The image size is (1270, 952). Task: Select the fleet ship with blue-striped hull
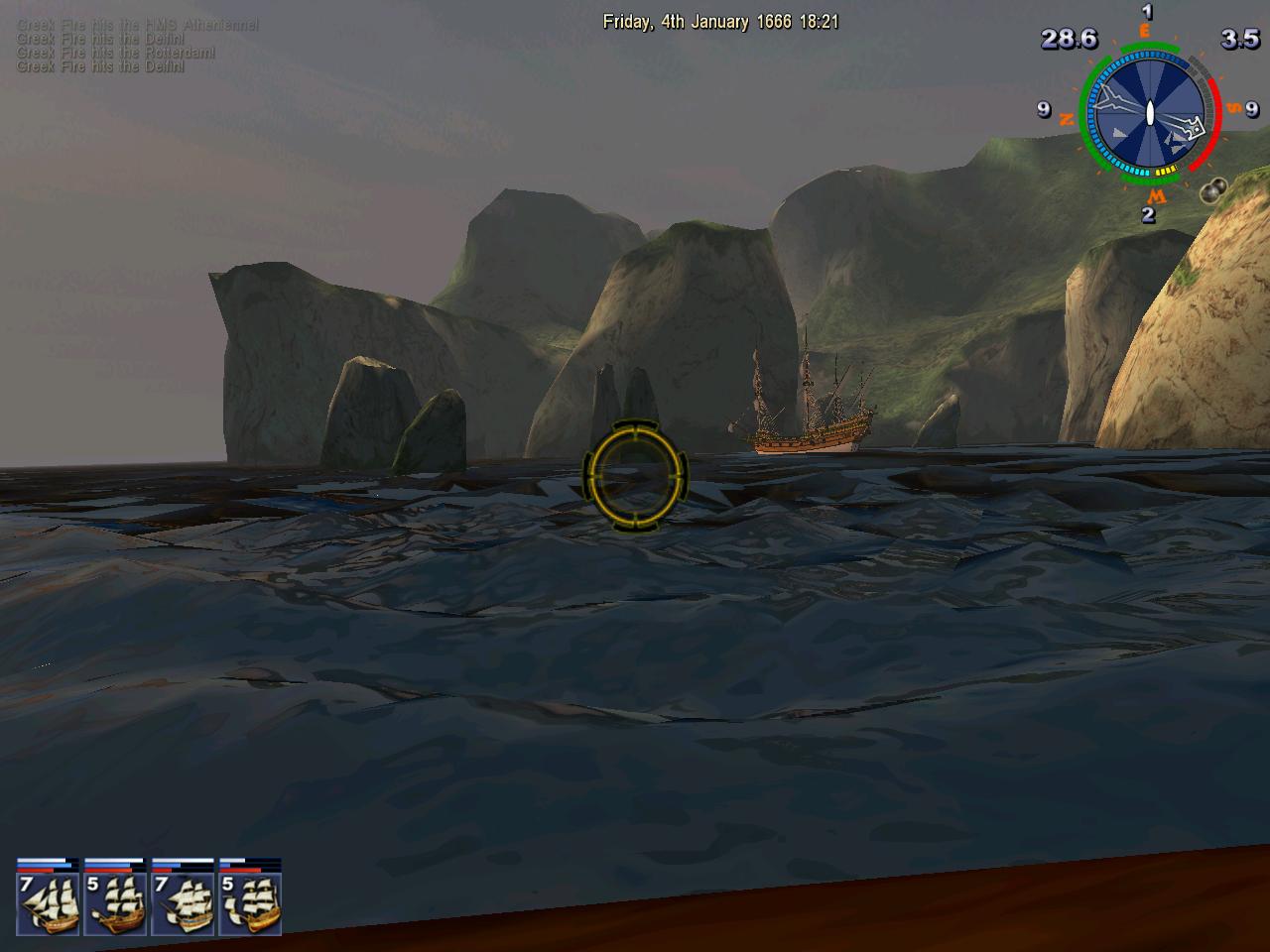(x=183, y=900)
